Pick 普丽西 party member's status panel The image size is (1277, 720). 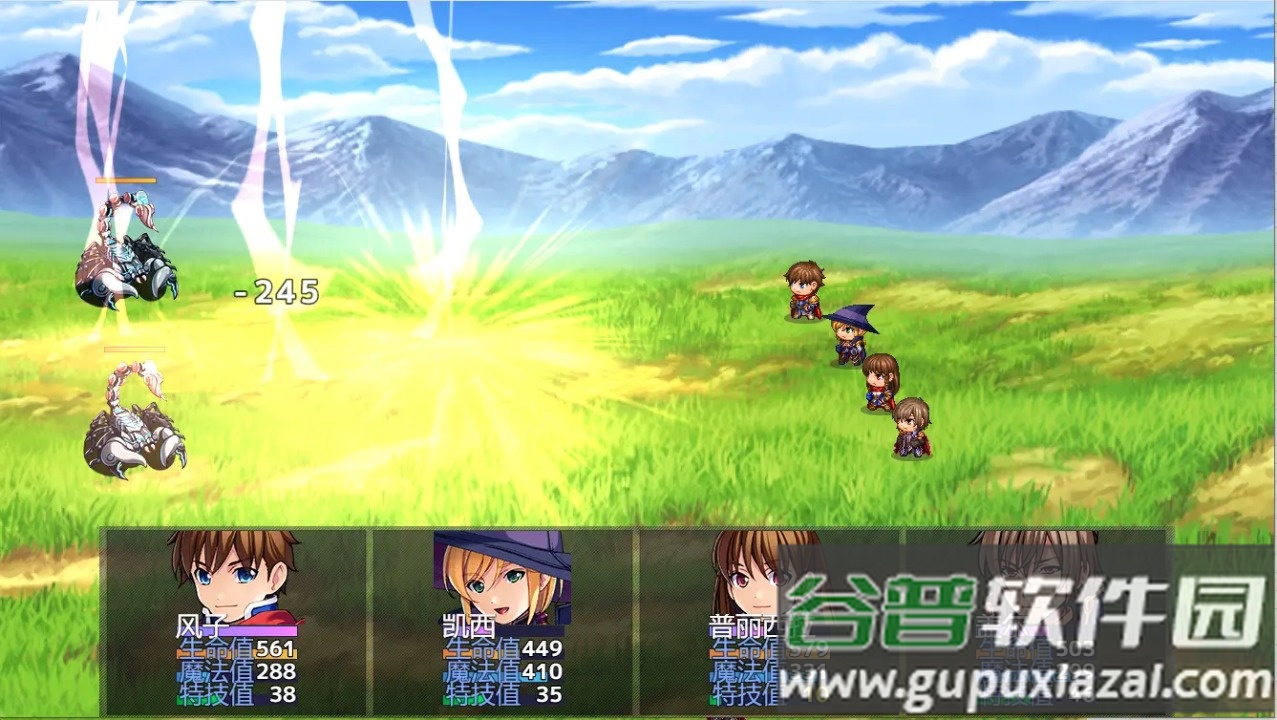768,620
